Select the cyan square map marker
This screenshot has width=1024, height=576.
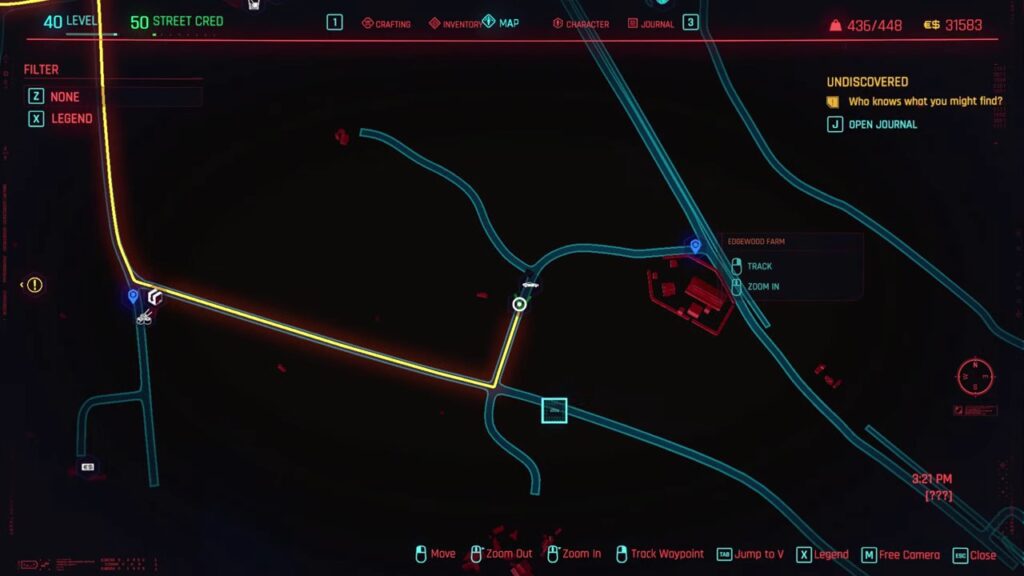[x=554, y=411]
